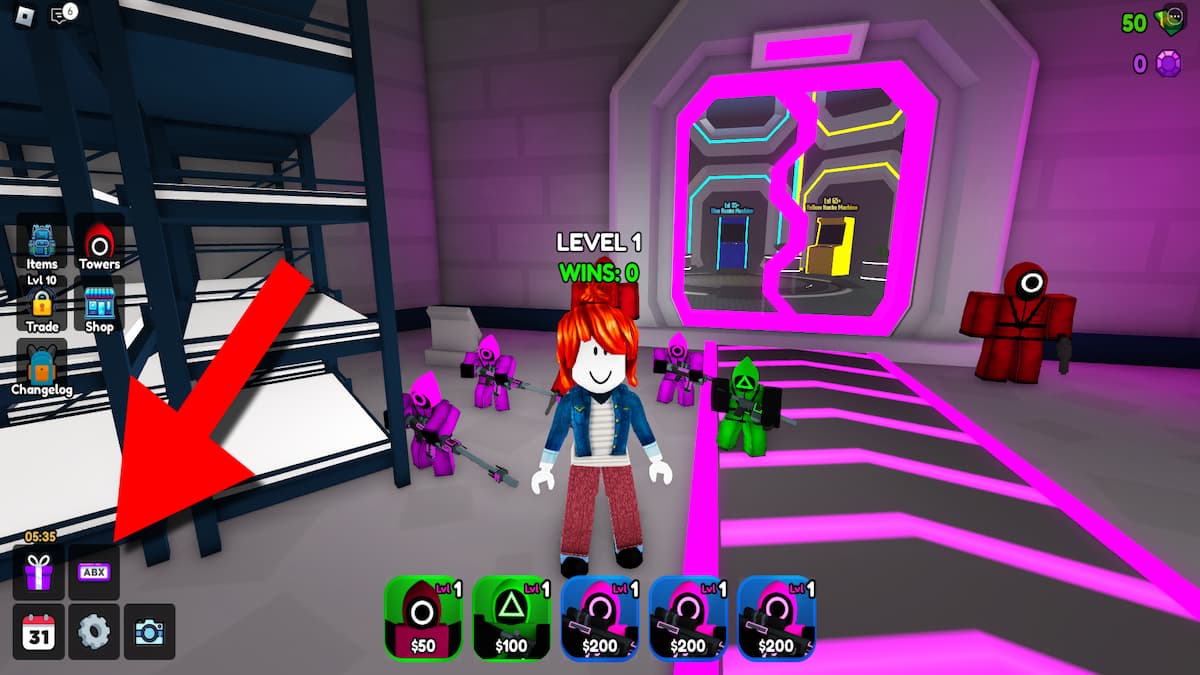Claim the purple gift box reward
The width and height of the screenshot is (1200, 675).
pyautogui.click(x=39, y=573)
